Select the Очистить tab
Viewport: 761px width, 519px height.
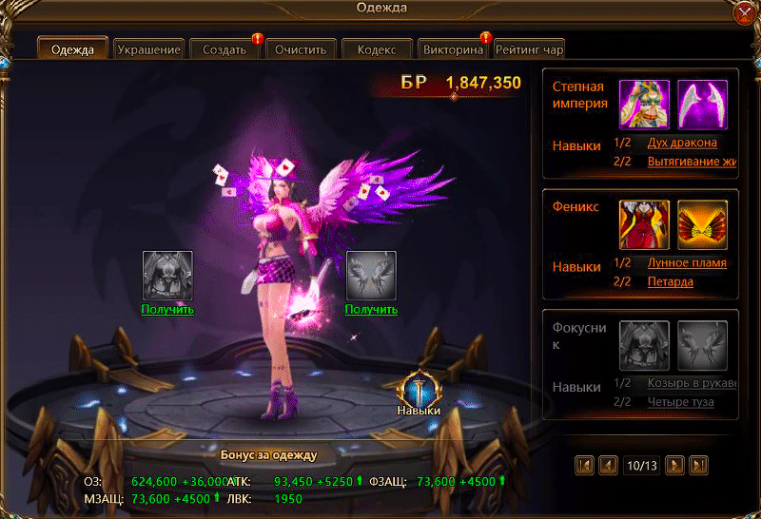[x=300, y=49]
